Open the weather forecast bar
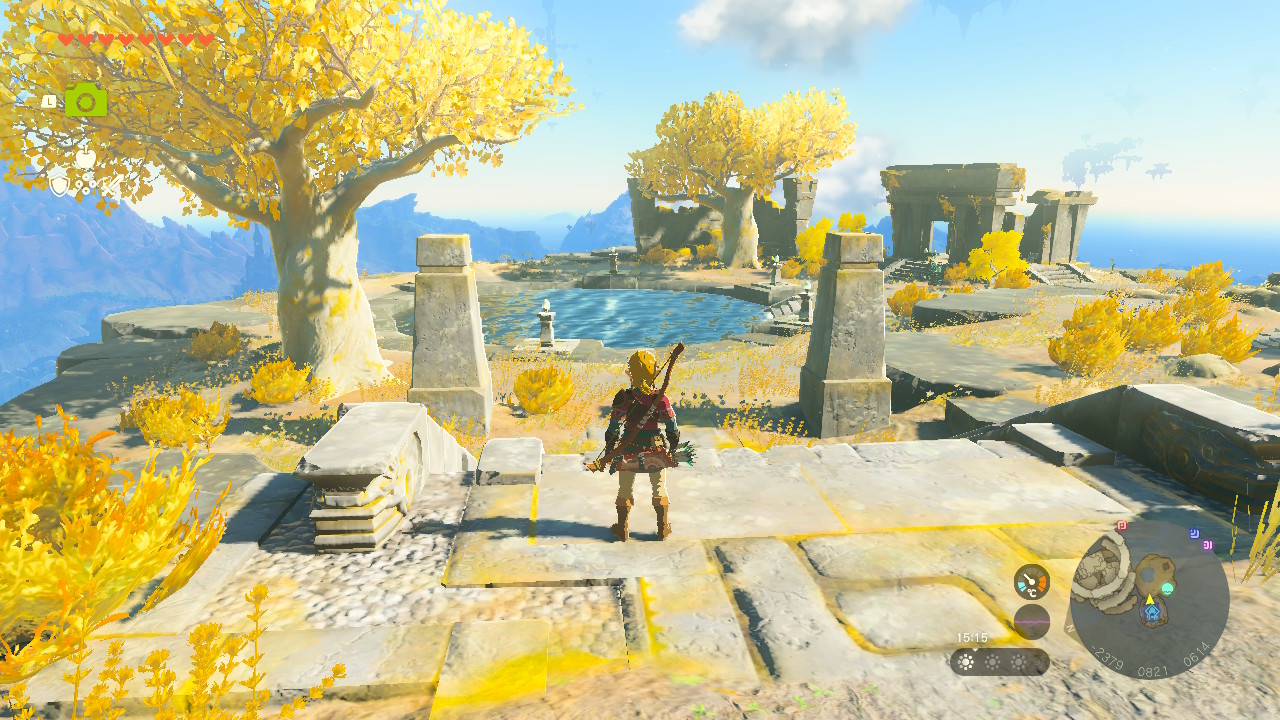The image size is (1280, 720). coord(999,662)
